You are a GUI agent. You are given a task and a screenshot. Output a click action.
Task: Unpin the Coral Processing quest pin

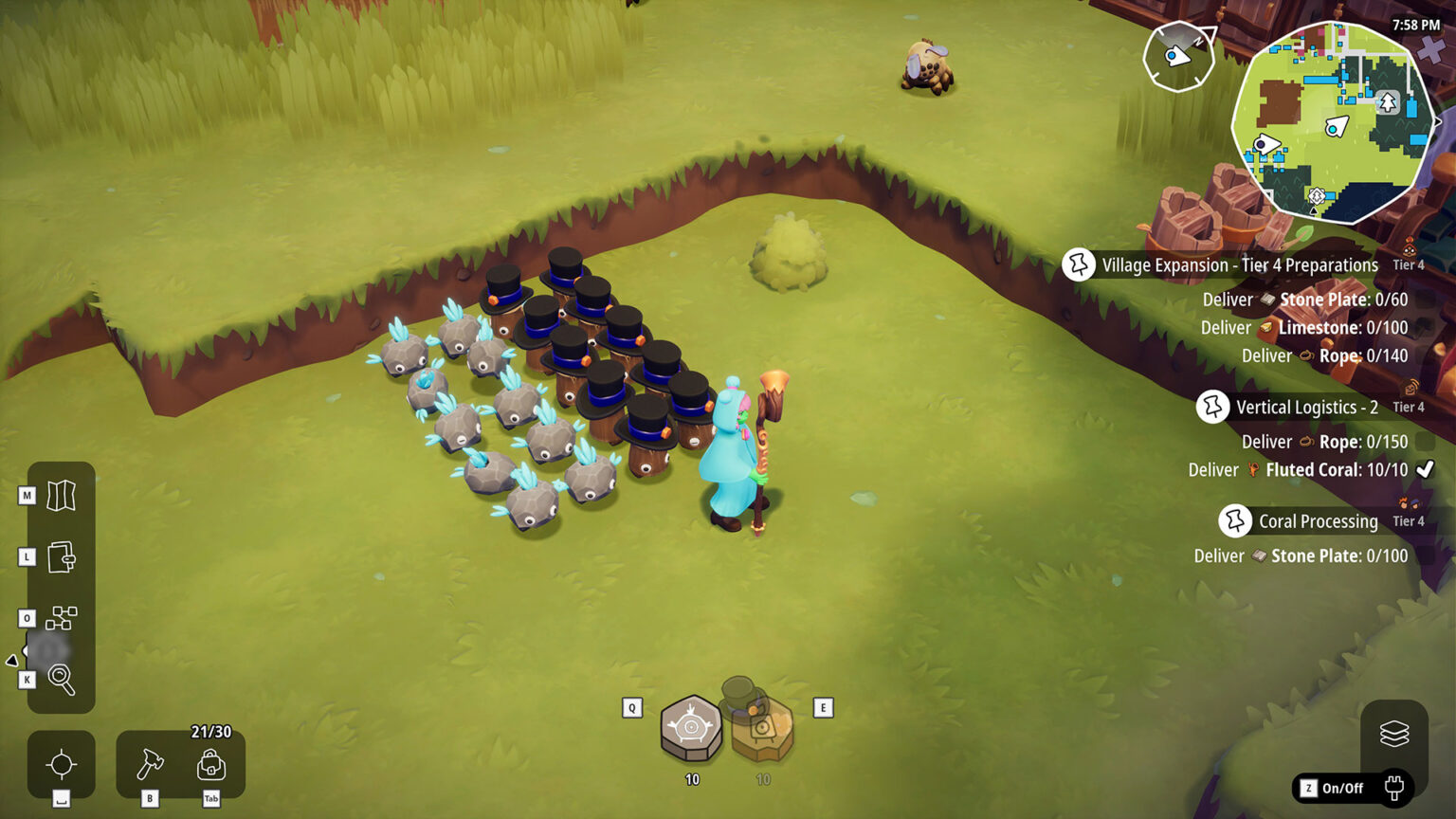(1234, 520)
